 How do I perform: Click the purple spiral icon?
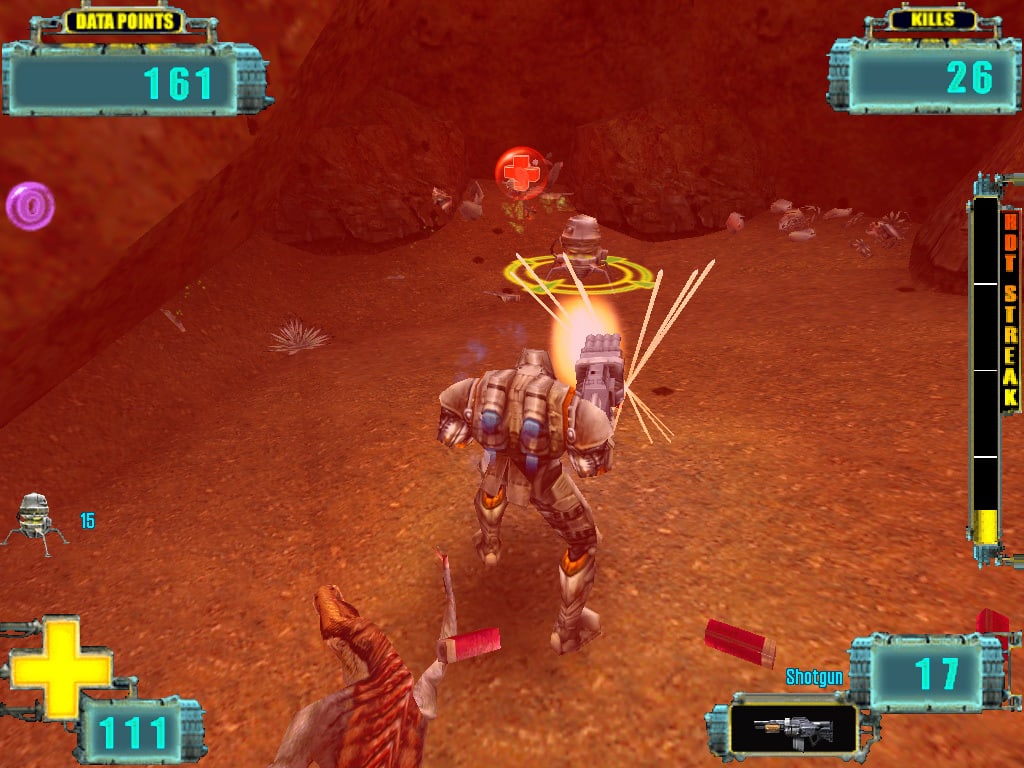[30, 206]
